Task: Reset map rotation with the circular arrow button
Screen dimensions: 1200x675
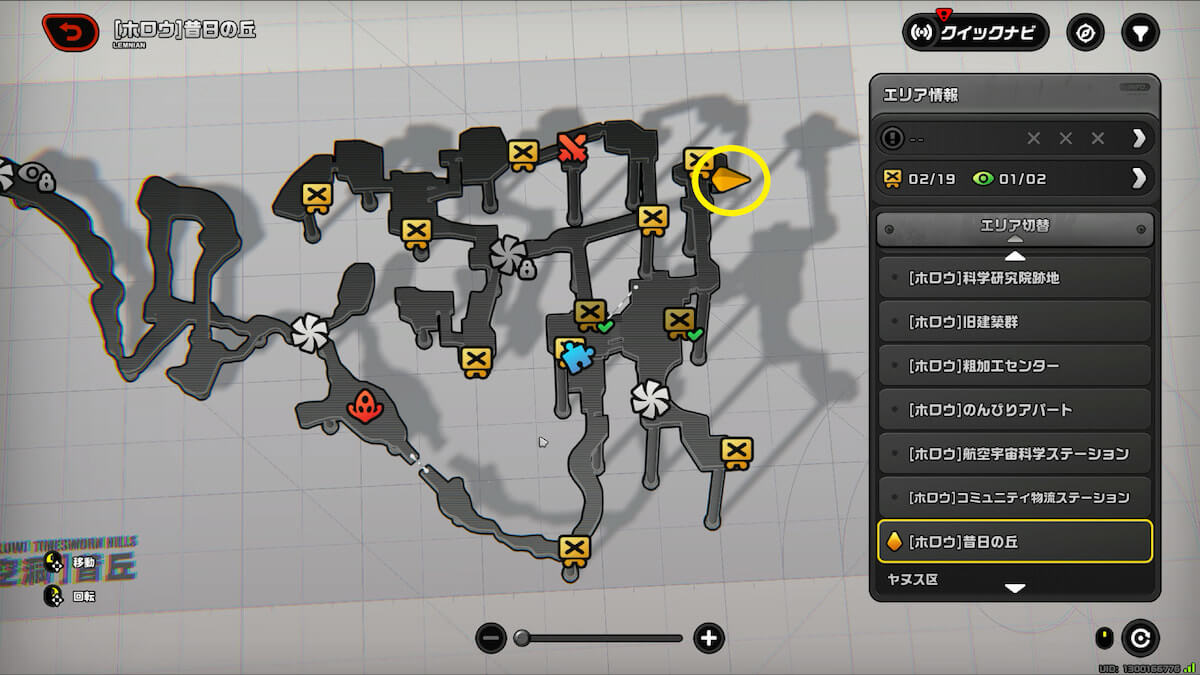Action: tap(1139, 638)
